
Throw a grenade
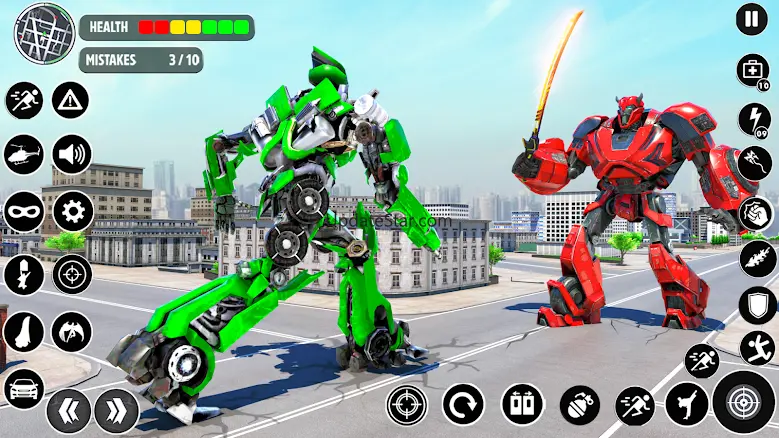point(579,405)
